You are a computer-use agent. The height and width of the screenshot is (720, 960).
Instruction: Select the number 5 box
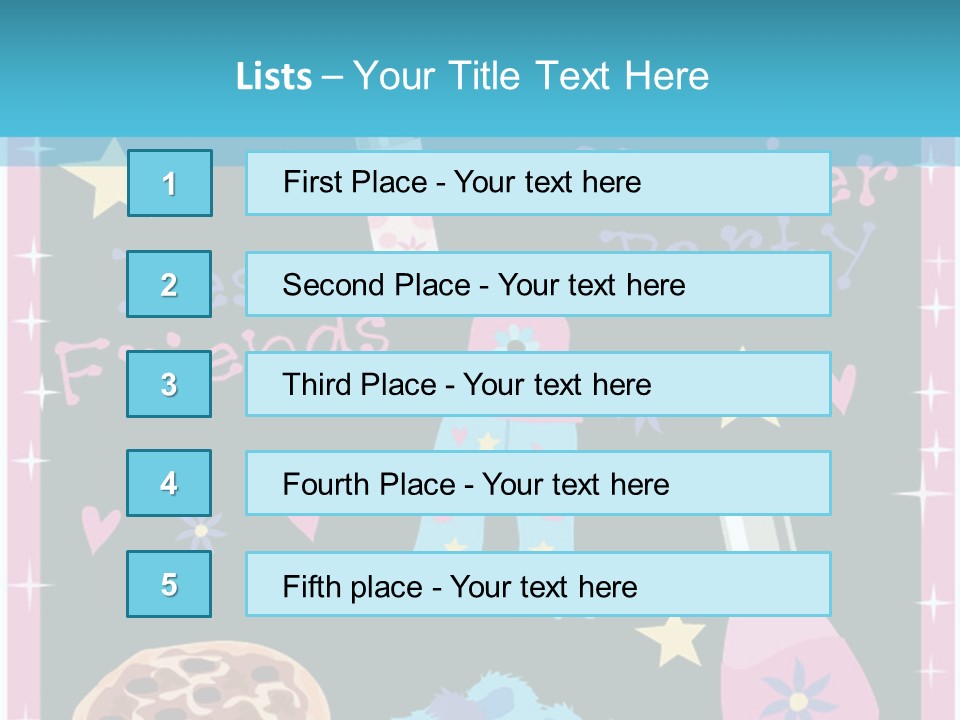point(169,584)
